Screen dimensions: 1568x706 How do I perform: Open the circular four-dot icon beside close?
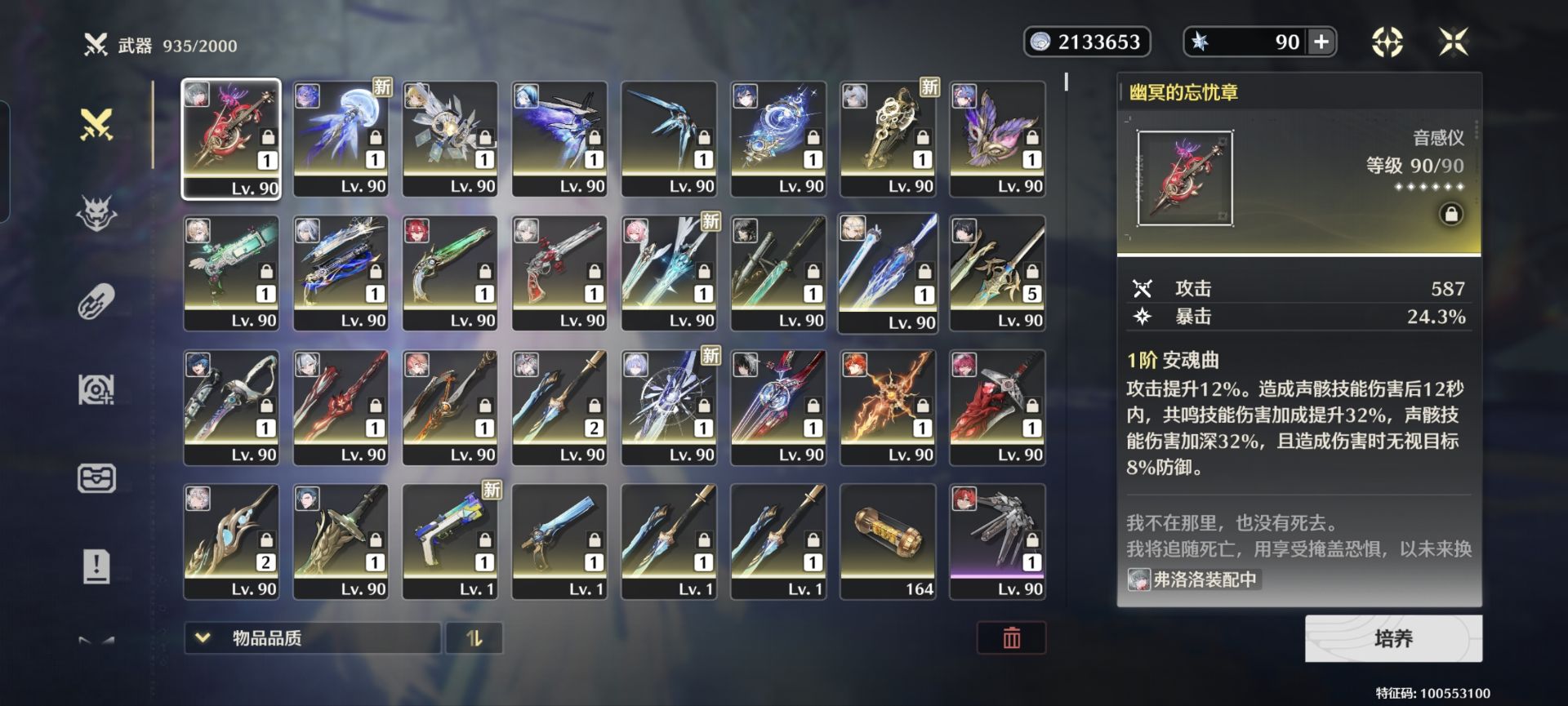(1387, 42)
